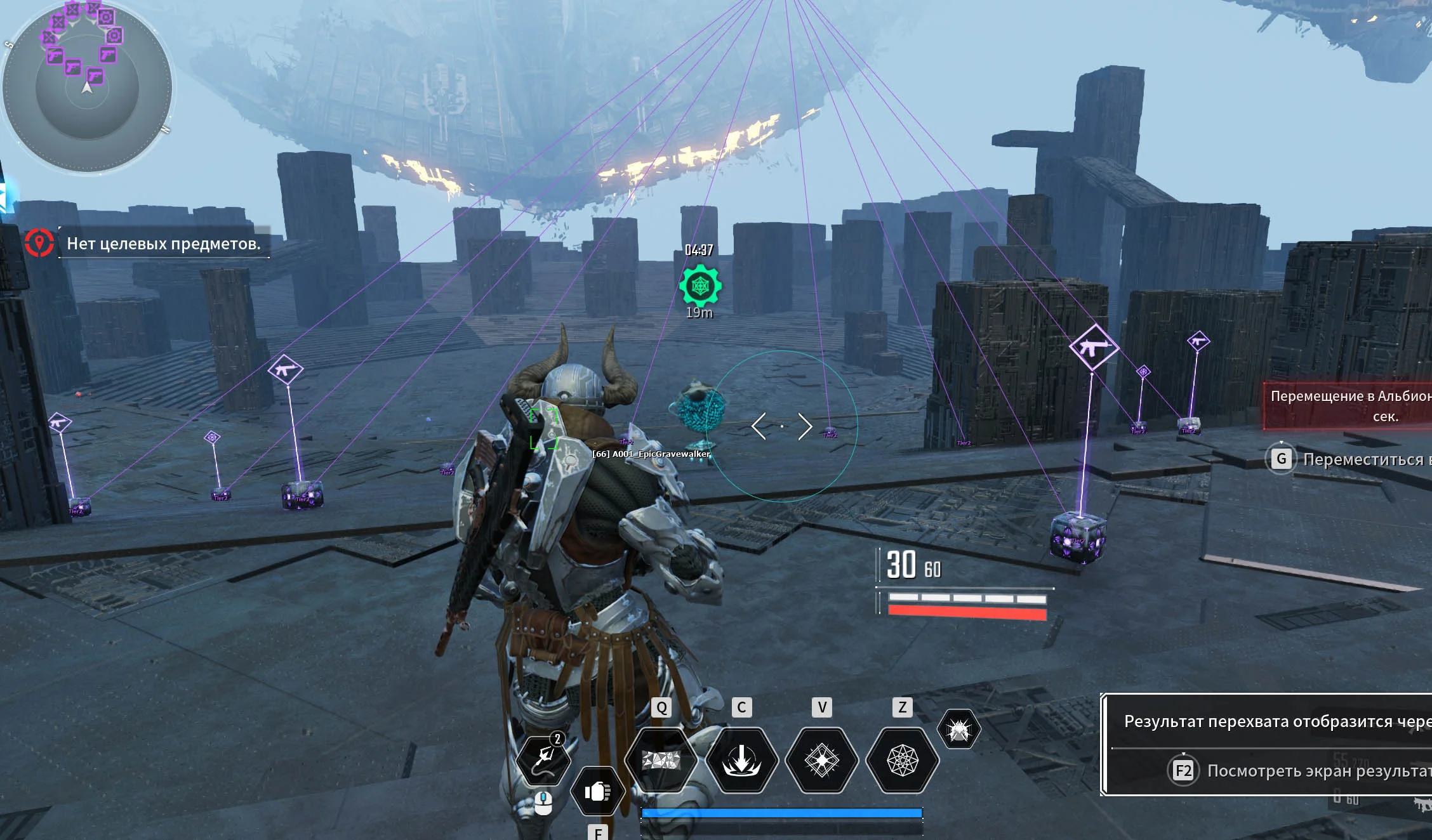This screenshot has width=1432, height=840.
Task: Select the red target-item tracker icon
Action: pos(39,242)
